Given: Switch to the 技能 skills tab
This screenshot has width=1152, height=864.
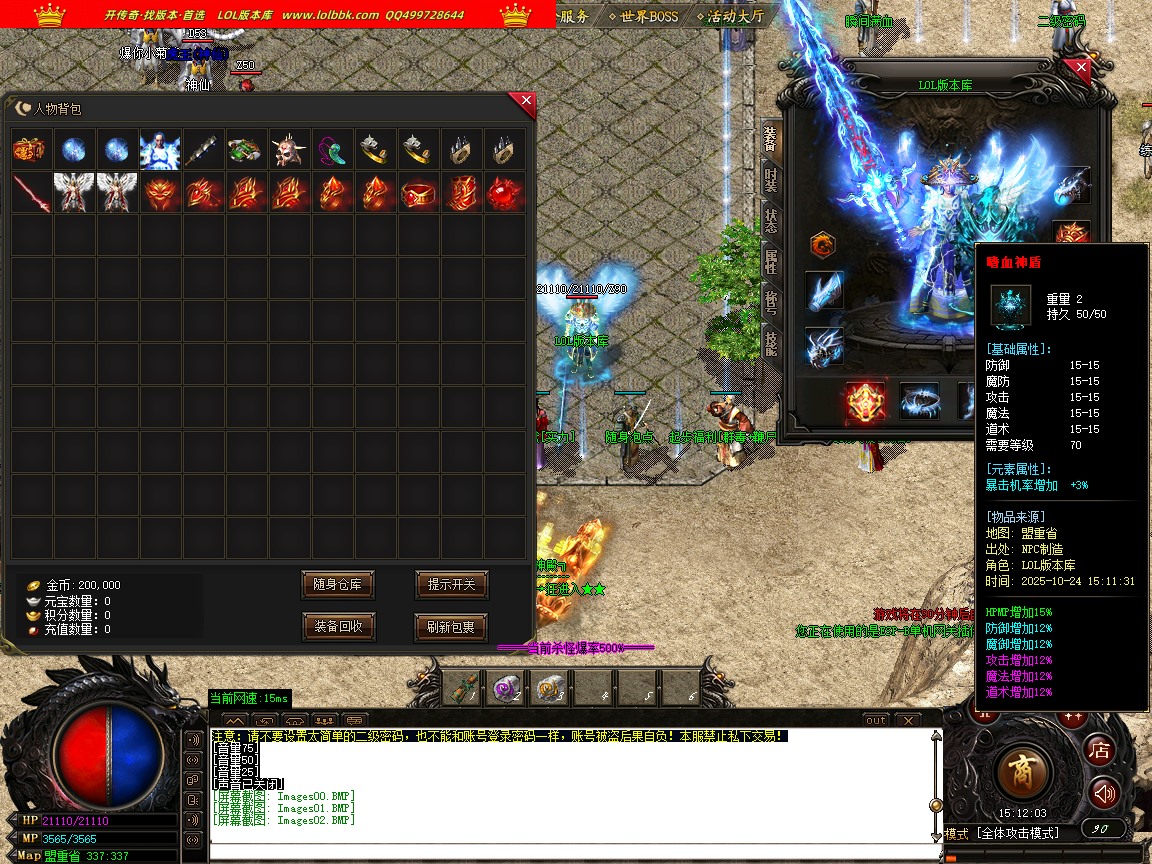Looking at the screenshot, I should pos(770,343).
